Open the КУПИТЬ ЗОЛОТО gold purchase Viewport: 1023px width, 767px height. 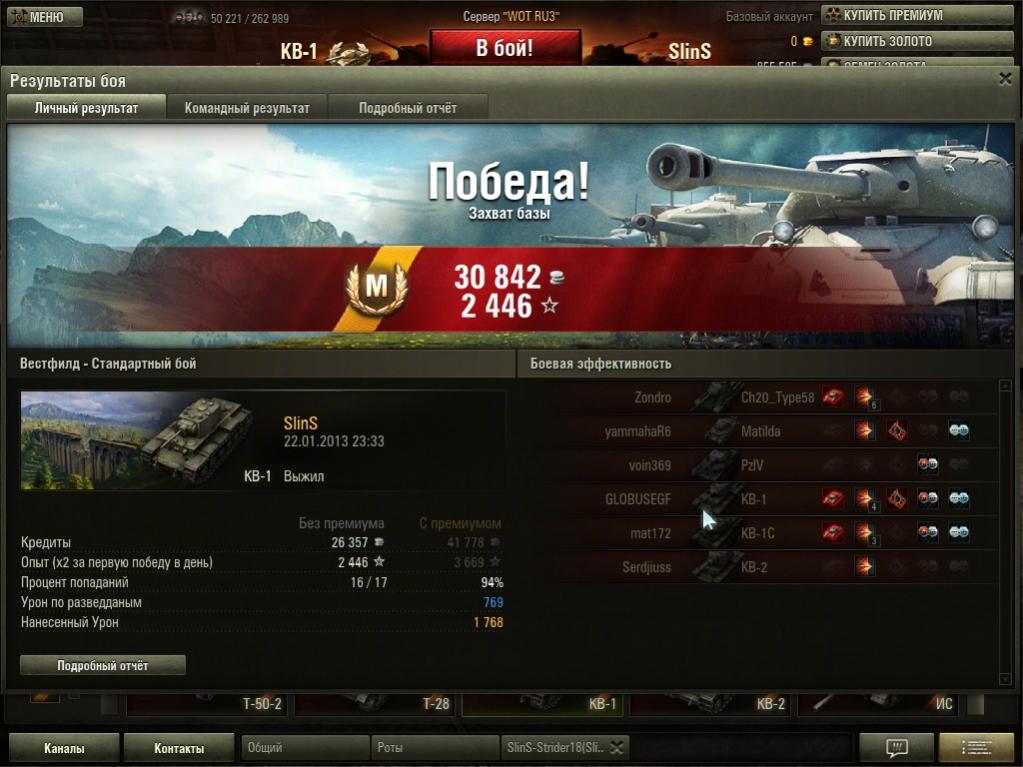[886, 41]
